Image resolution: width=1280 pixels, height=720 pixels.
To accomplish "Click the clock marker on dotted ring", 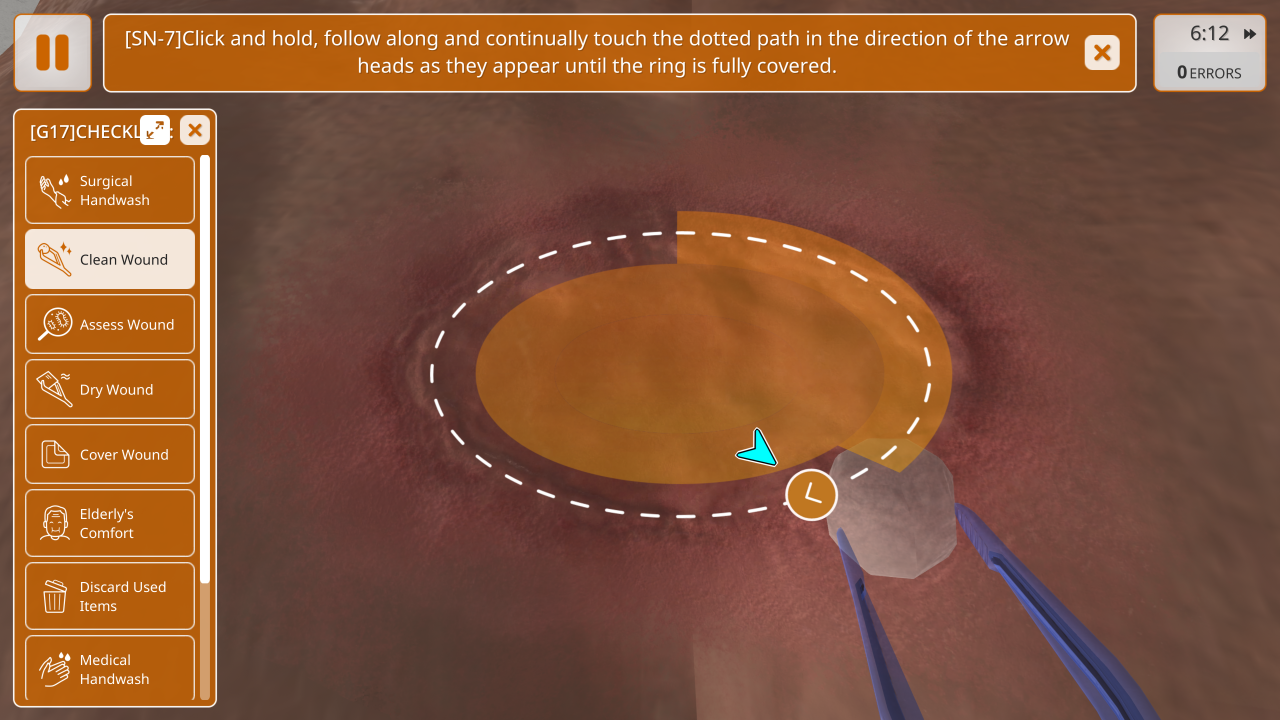I will click(x=811, y=494).
